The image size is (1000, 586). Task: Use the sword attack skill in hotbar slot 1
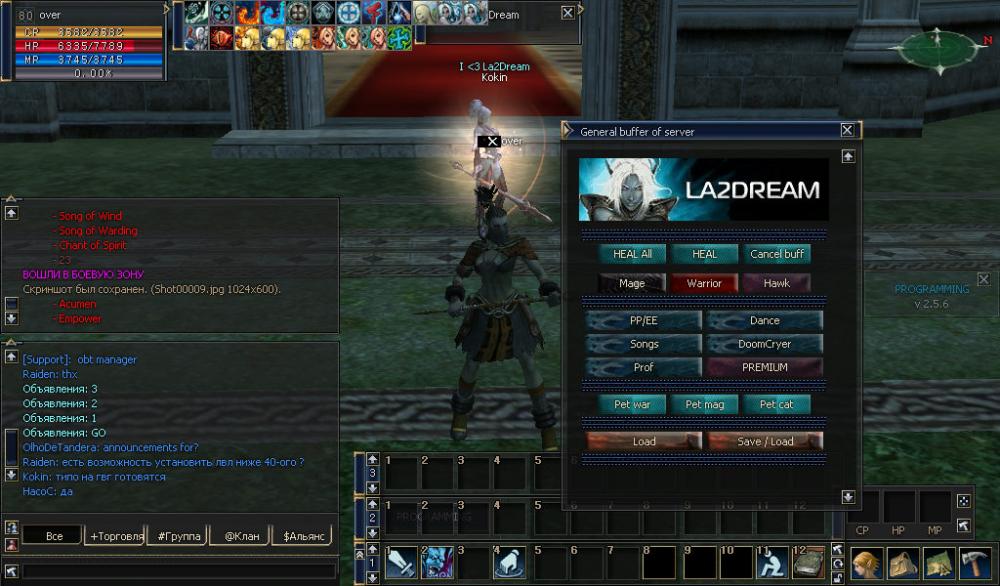click(x=401, y=563)
